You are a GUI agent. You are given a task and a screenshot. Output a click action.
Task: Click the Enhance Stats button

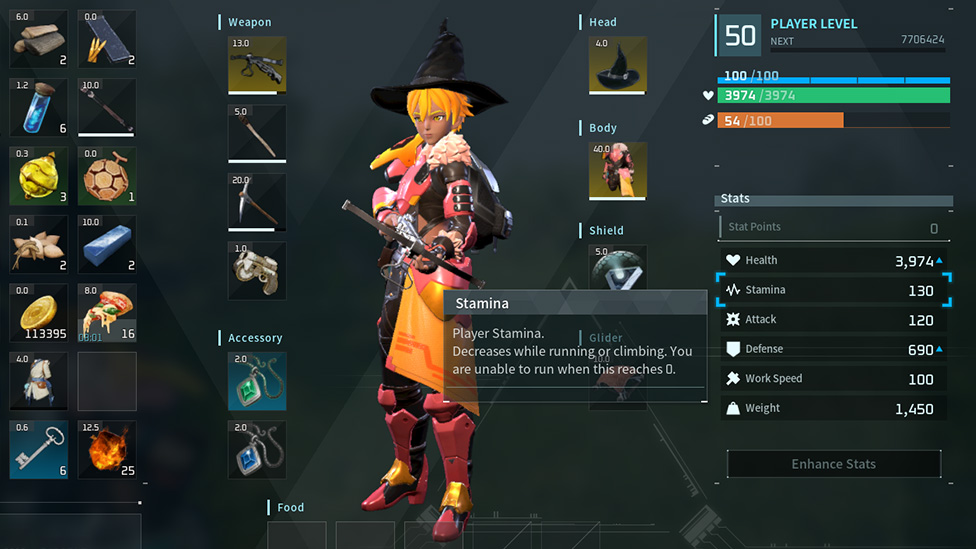(833, 464)
